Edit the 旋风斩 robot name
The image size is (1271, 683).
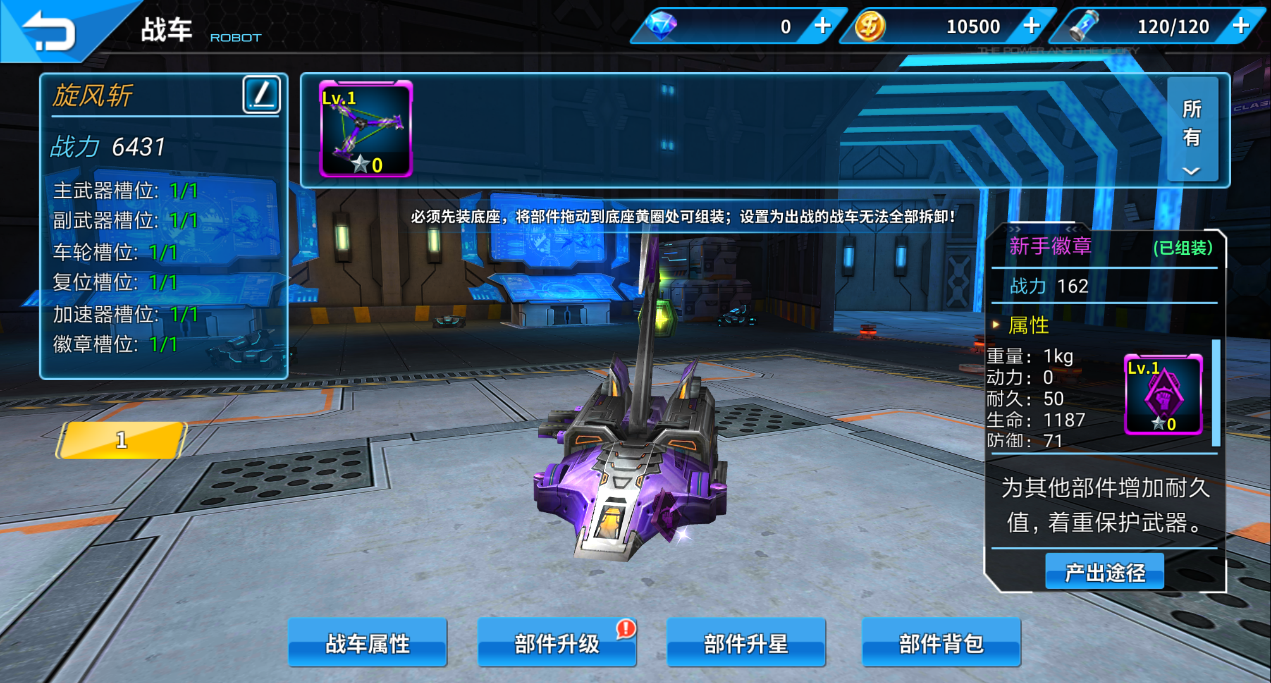[262, 95]
